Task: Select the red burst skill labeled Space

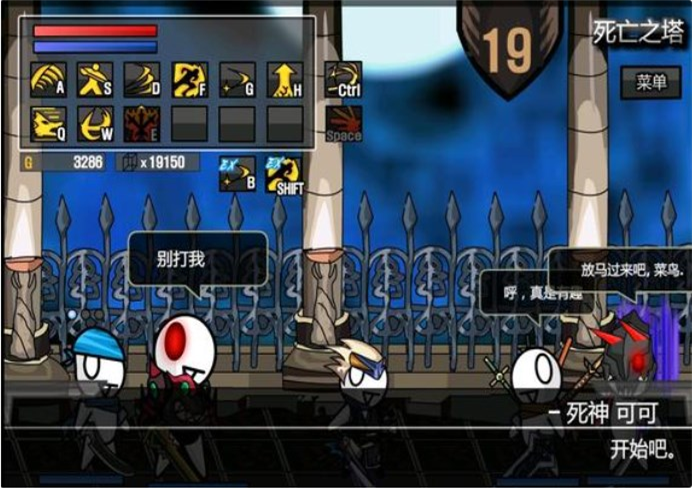Action: coord(343,123)
